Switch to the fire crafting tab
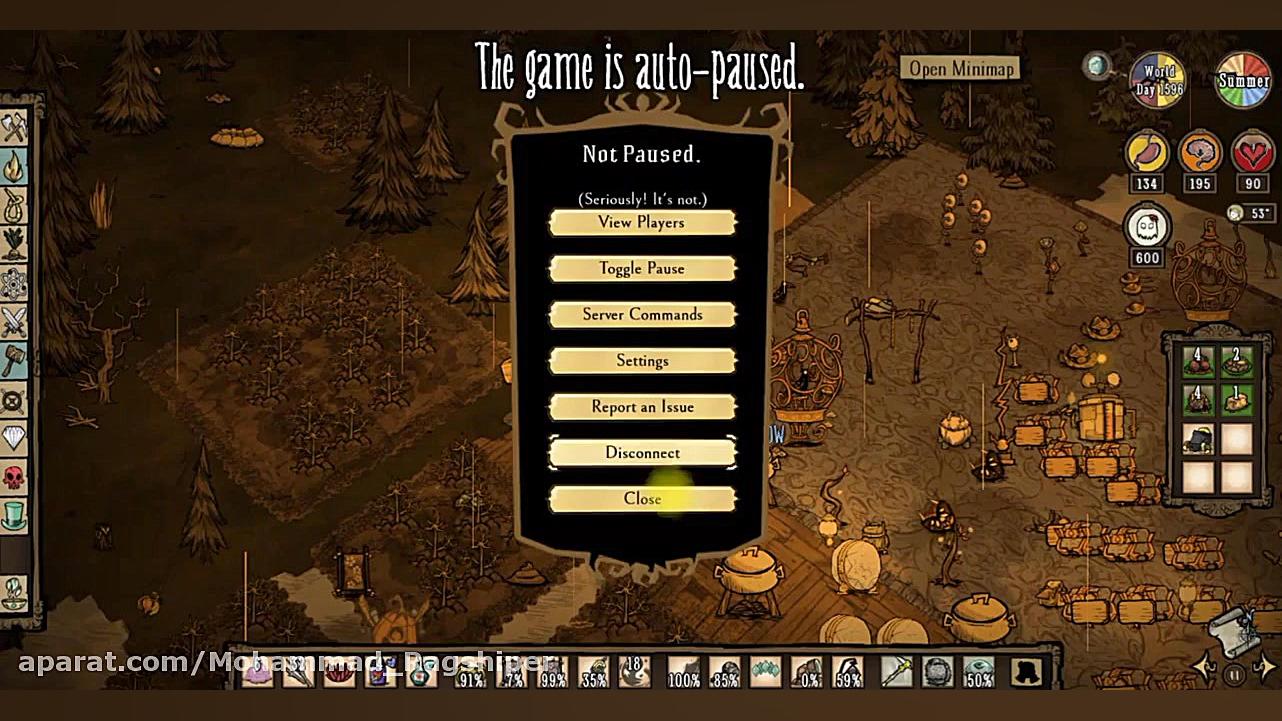The image size is (1282, 721). (x=14, y=165)
